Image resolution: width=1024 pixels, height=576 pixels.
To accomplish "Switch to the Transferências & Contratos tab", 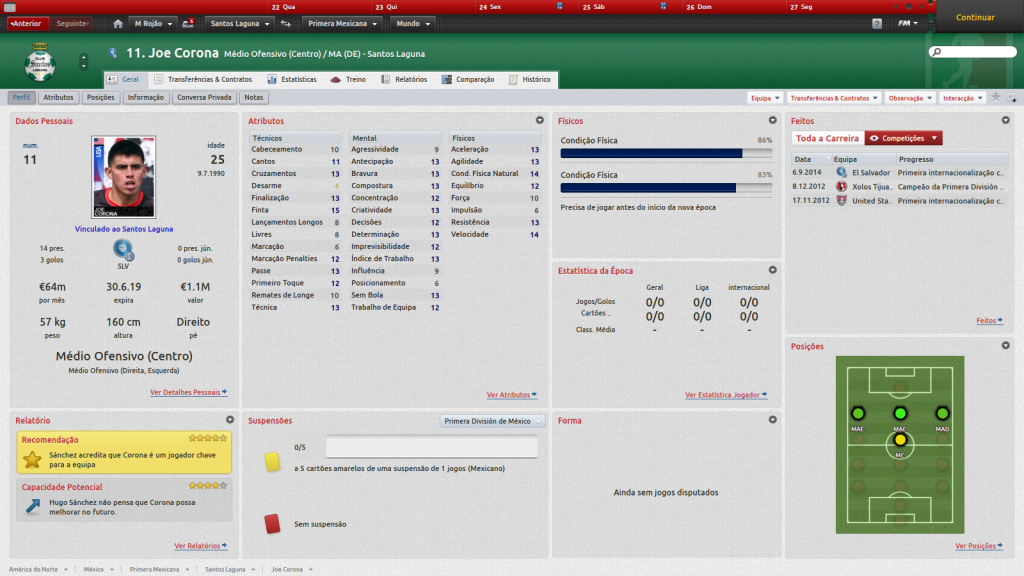I will coord(204,79).
